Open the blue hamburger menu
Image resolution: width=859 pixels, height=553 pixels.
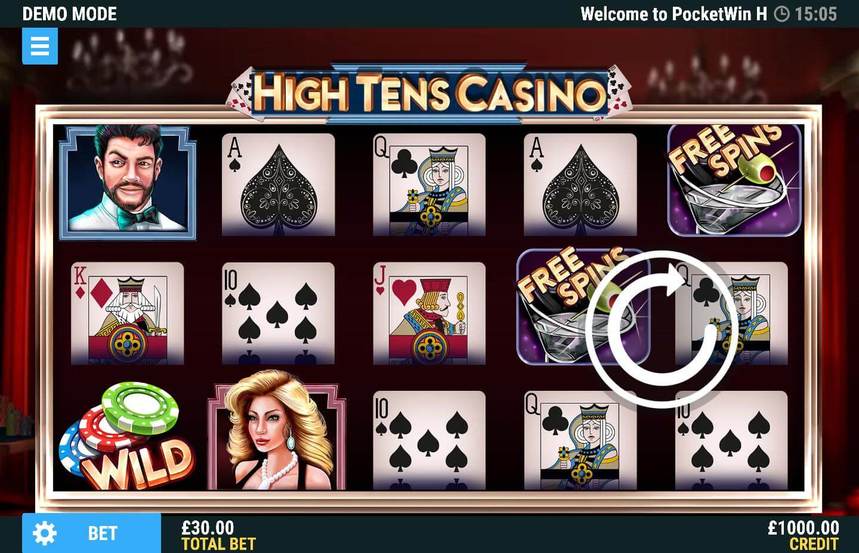pos(40,46)
